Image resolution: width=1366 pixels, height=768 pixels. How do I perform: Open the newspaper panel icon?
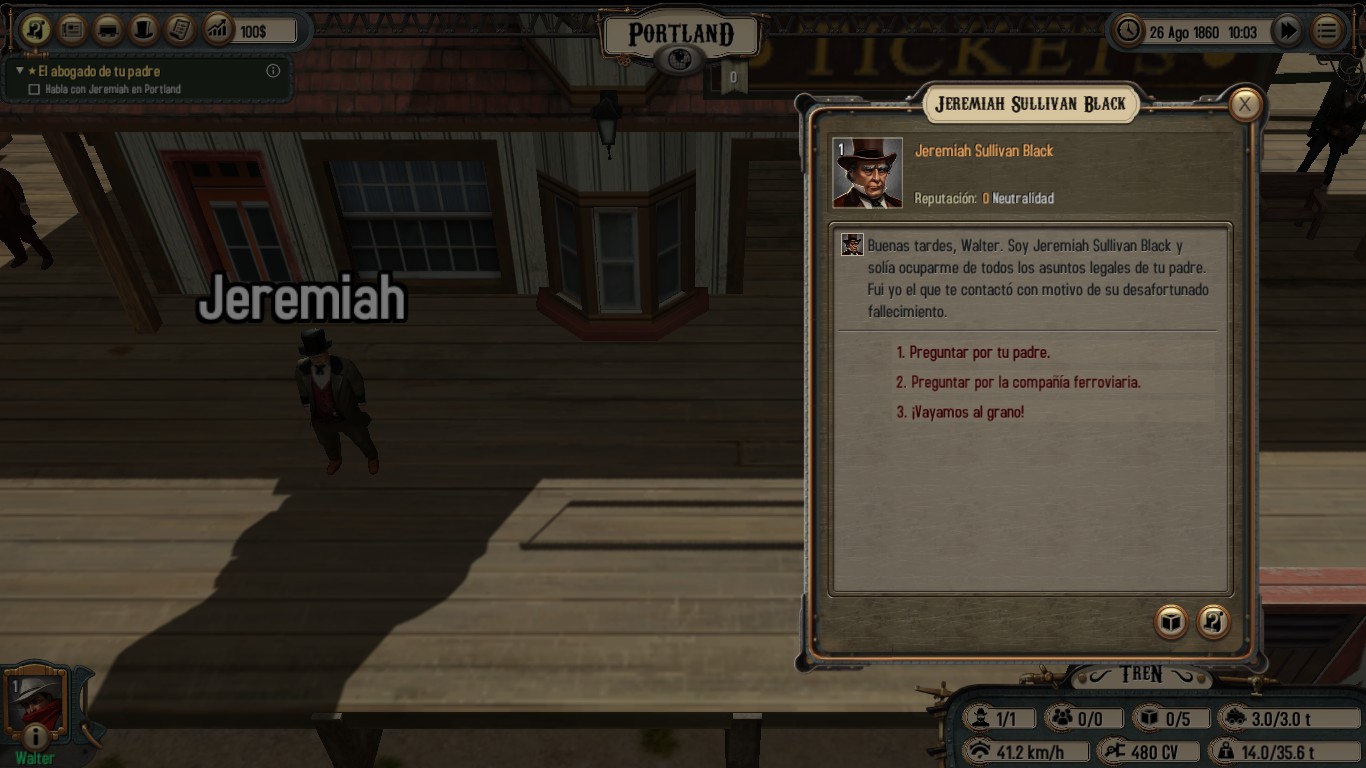point(72,30)
